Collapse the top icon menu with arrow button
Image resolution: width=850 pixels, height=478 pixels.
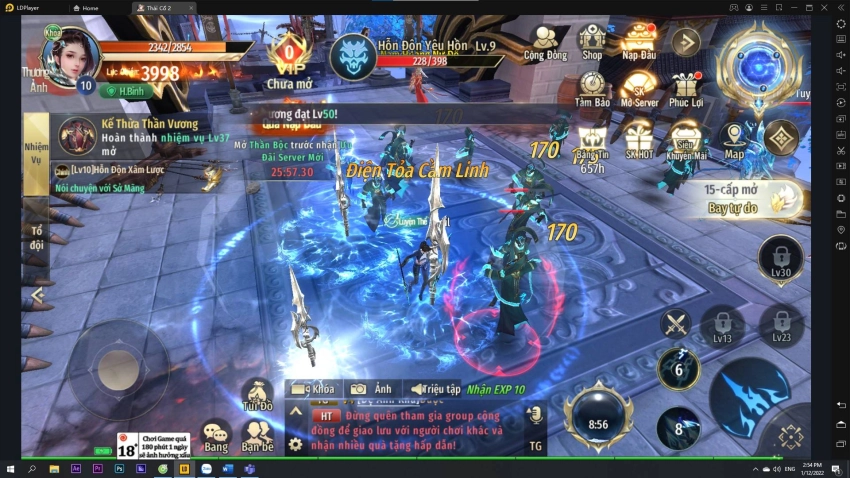pos(685,41)
